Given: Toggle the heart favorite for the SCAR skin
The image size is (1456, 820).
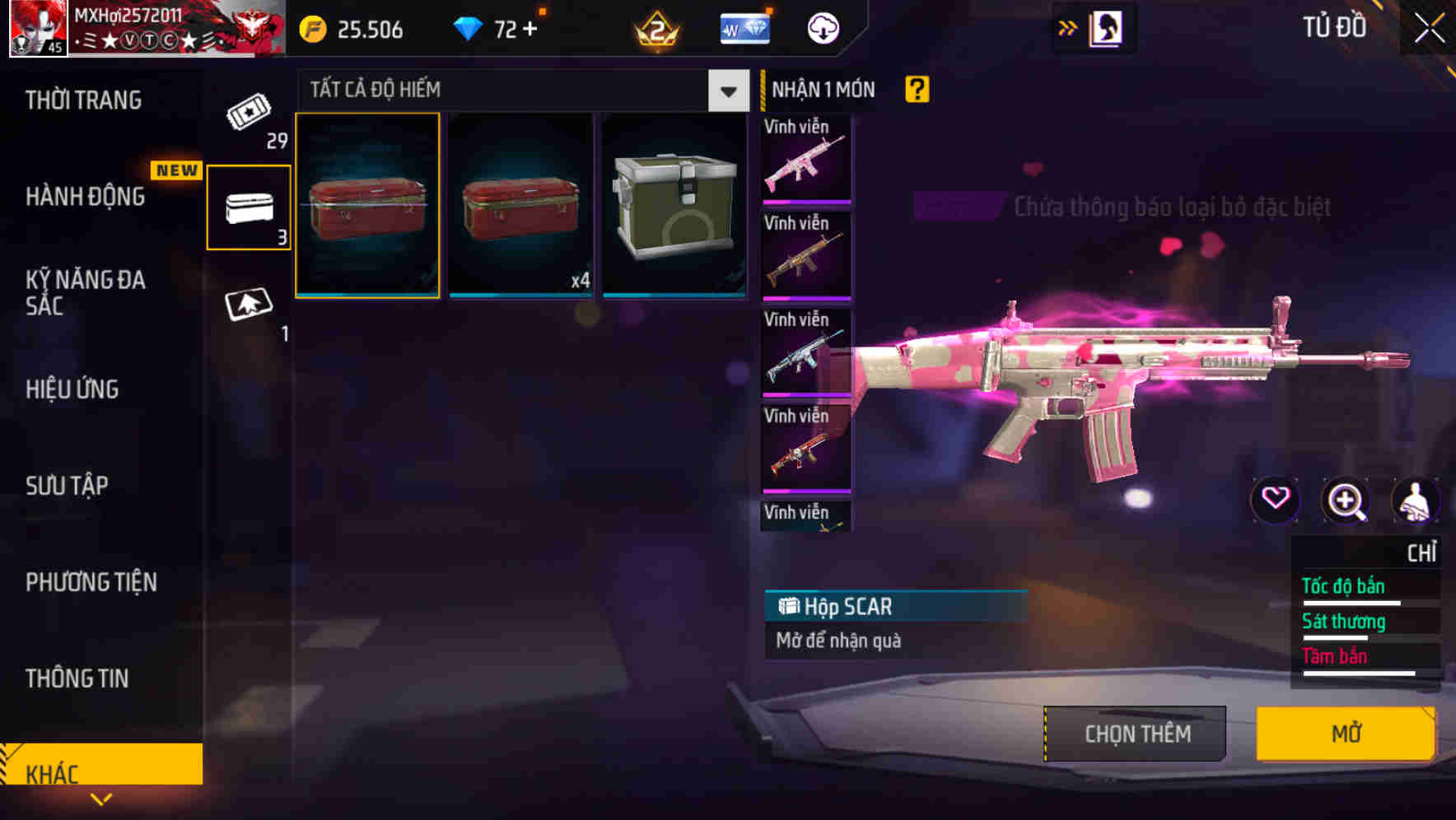Looking at the screenshot, I should (1276, 501).
